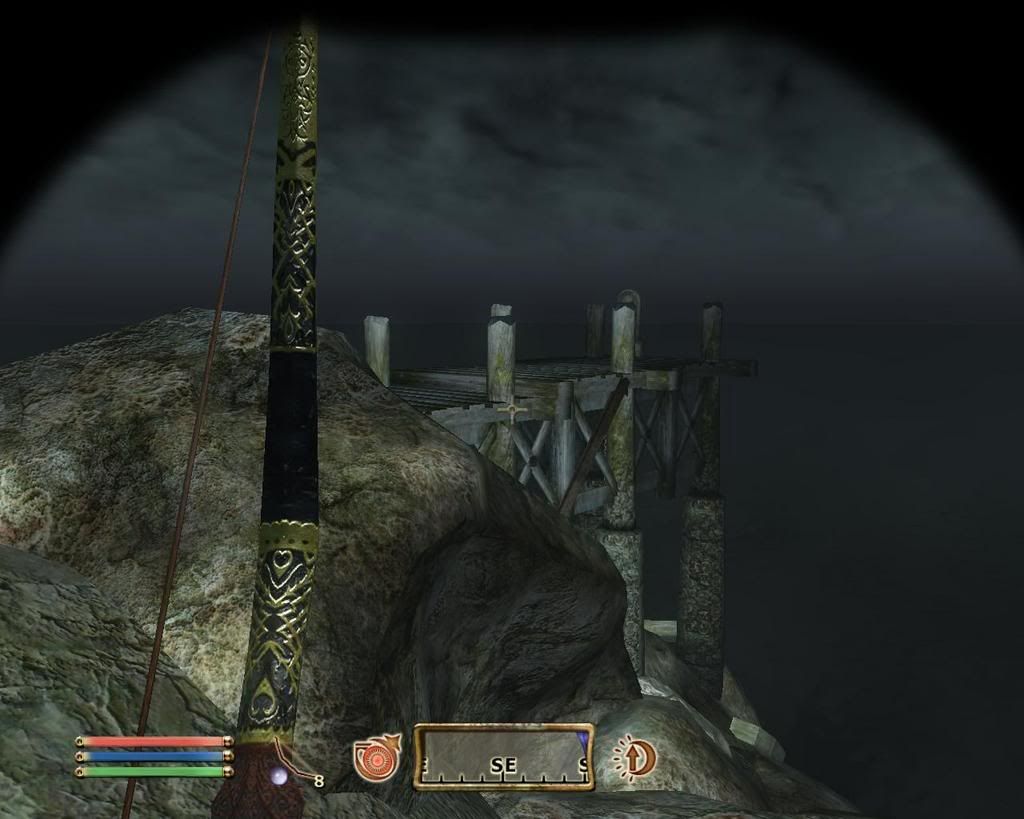Select the crescent moon active effect icon
Screen dimensions: 1024x819
tap(634, 757)
